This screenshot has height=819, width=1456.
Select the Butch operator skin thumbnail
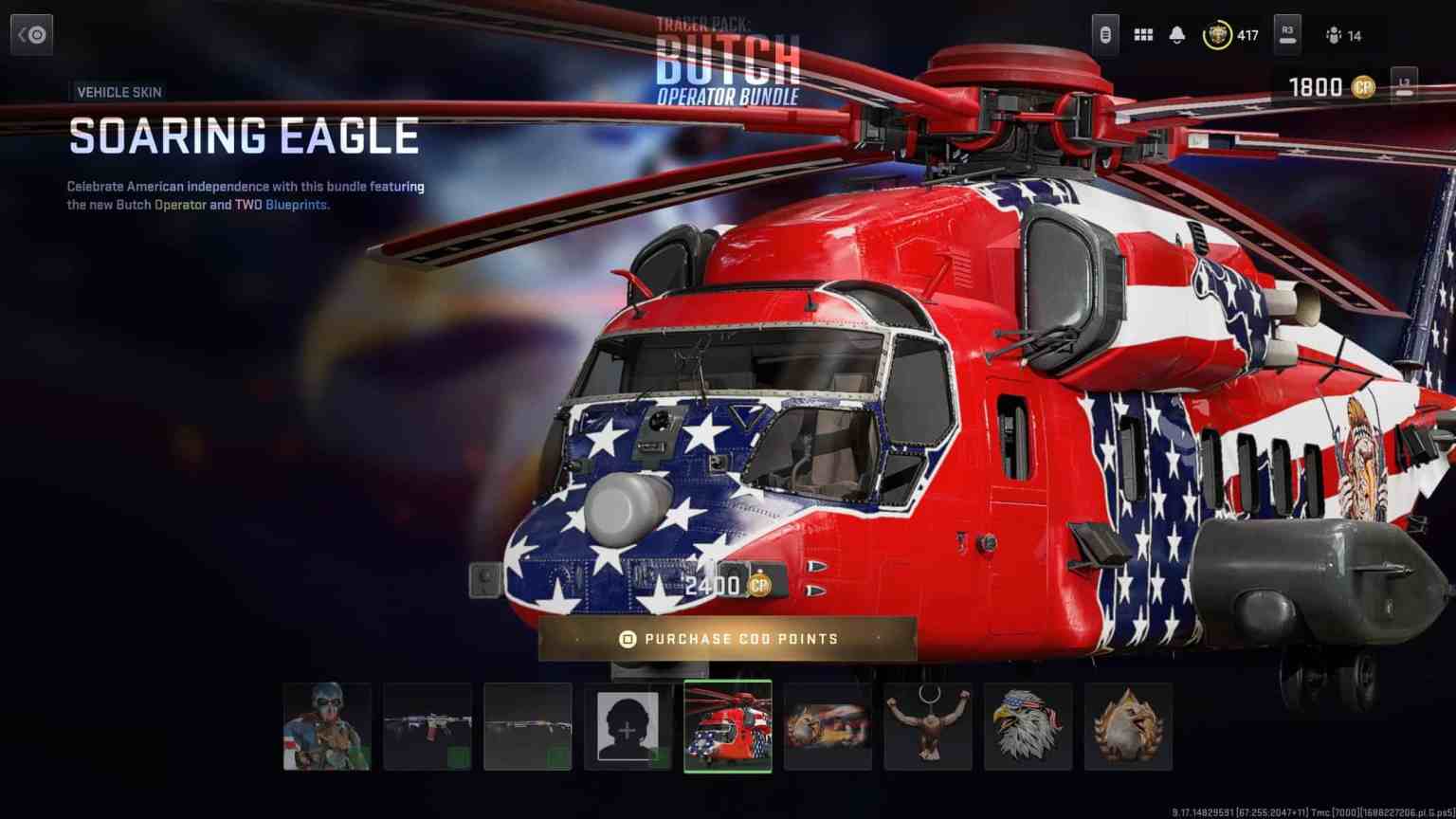[327, 727]
